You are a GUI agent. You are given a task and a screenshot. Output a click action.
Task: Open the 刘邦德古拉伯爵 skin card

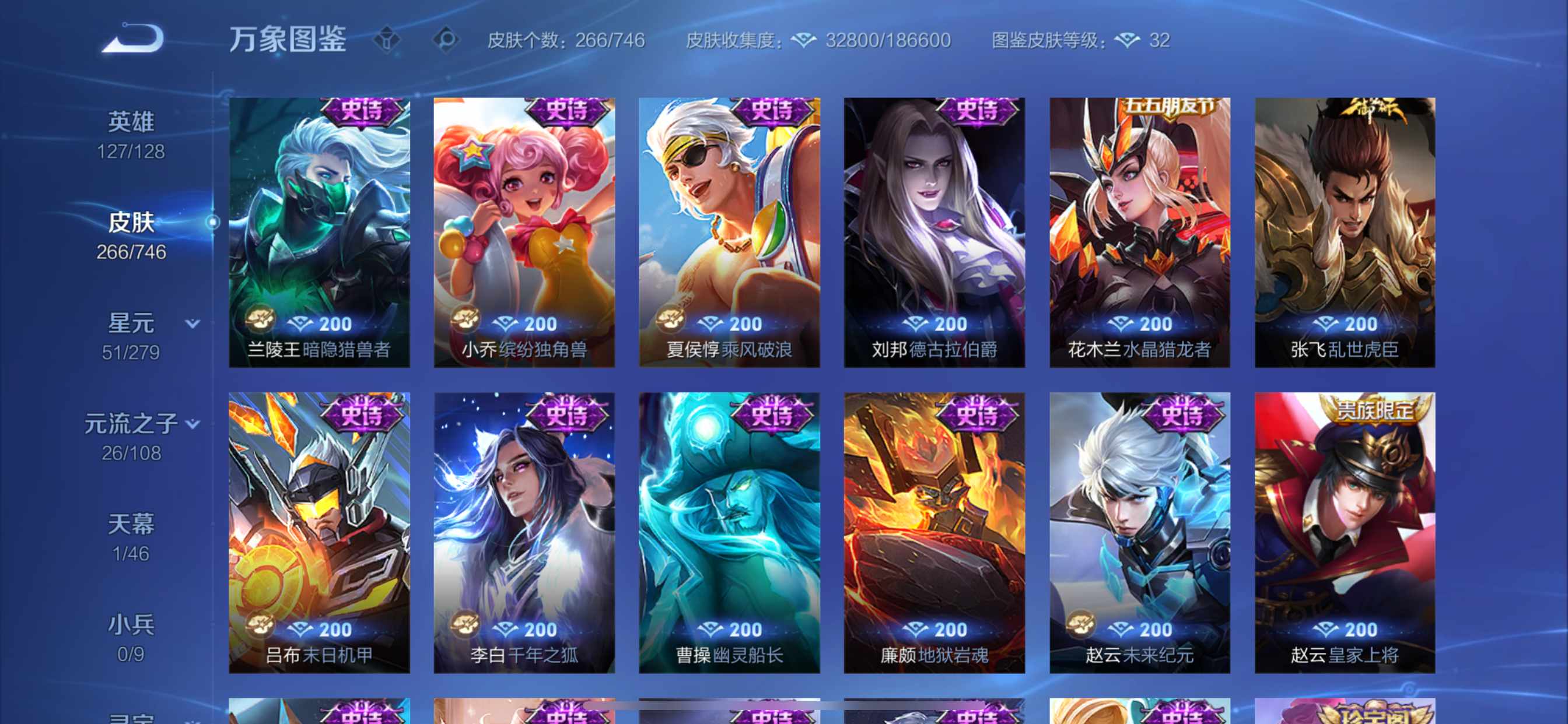[935, 231]
